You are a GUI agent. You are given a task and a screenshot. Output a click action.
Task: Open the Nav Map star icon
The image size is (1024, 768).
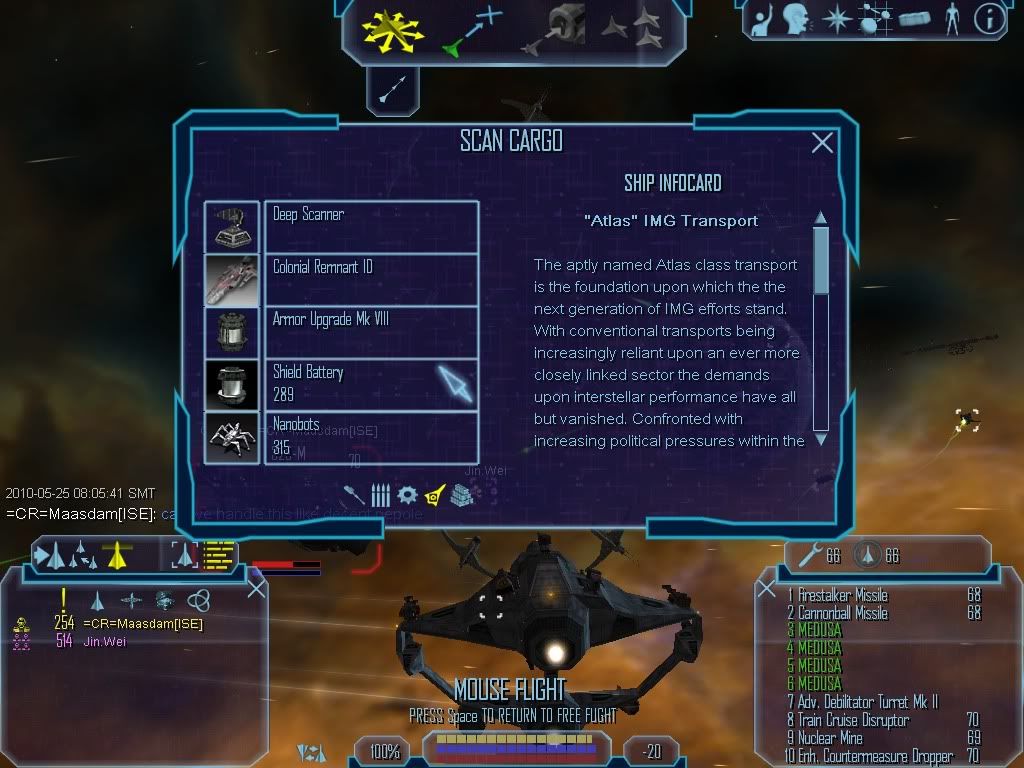tap(836, 19)
